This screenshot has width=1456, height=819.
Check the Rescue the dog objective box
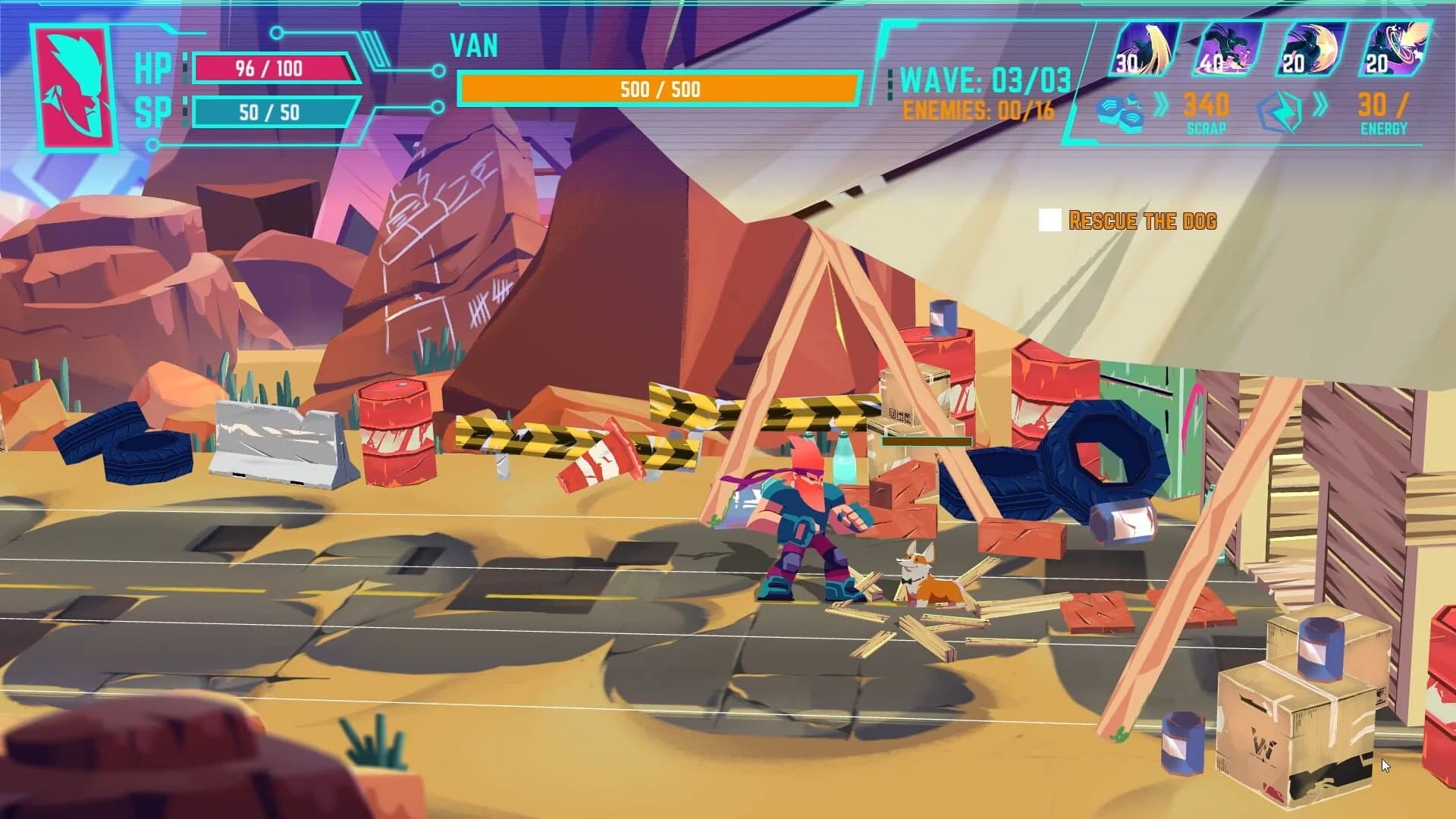coord(1049,221)
